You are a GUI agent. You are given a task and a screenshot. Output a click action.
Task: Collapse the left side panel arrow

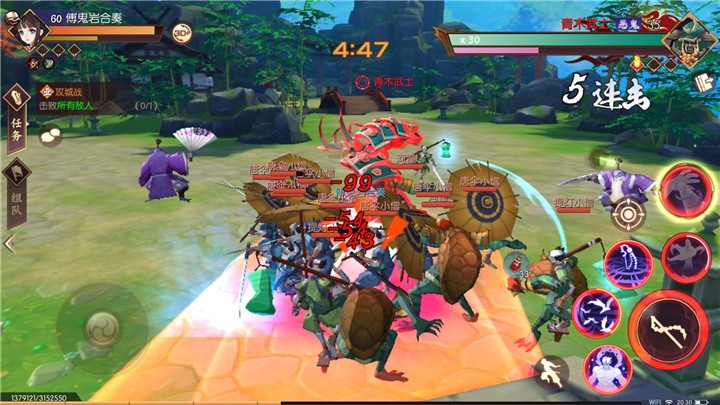click(9, 243)
